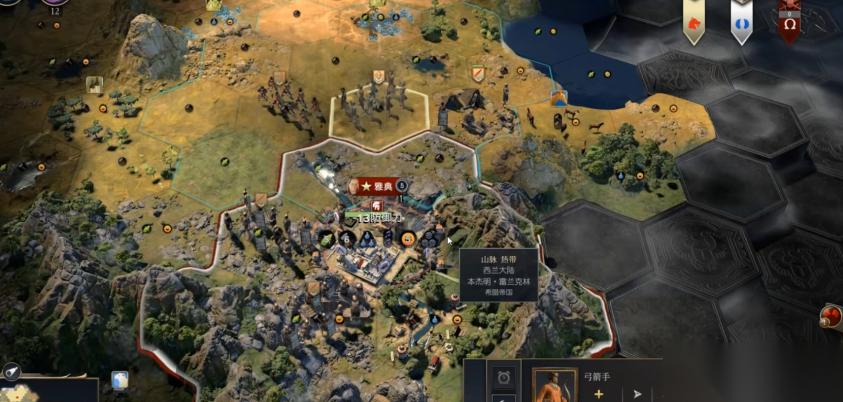Screen dimensions: 843x402
Task: Click the round comet icon above the minimap
Action: coord(11,371)
